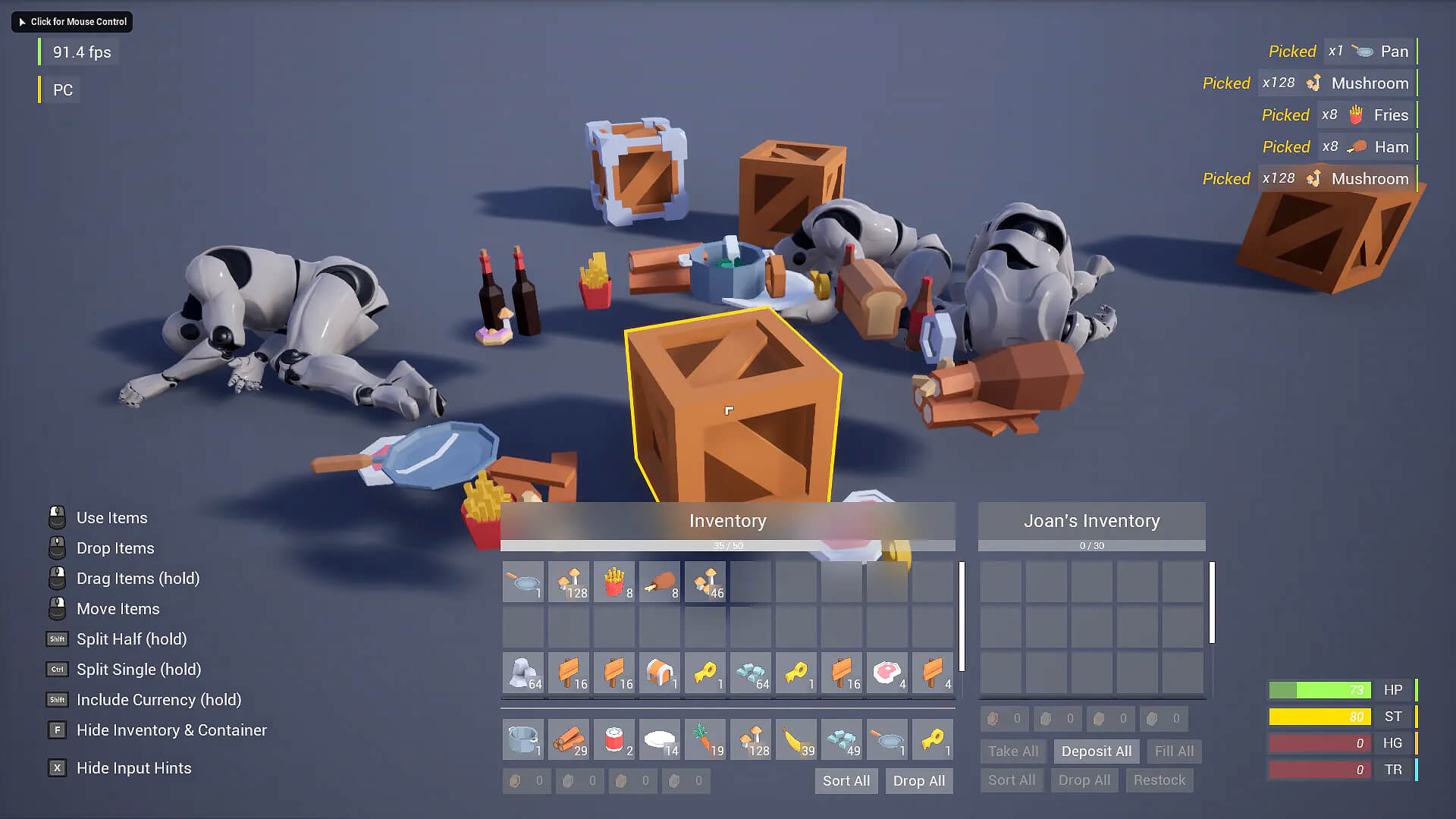Click the player Inventory scrollbar
1456x819 pixels.
point(962,616)
